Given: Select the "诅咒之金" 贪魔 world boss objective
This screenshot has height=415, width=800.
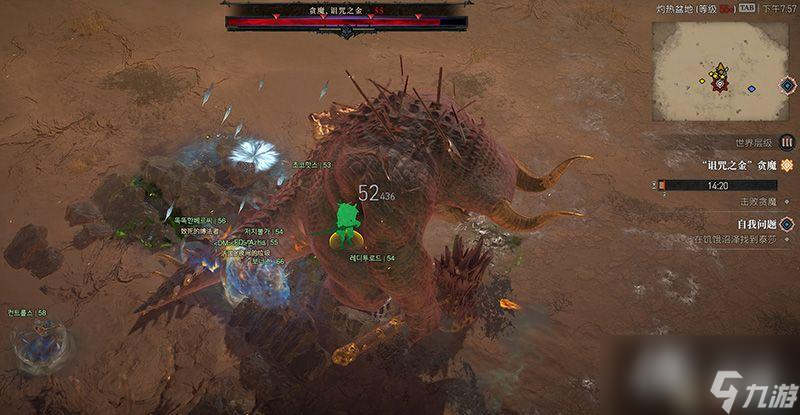Looking at the screenshot, I should 739,165.
